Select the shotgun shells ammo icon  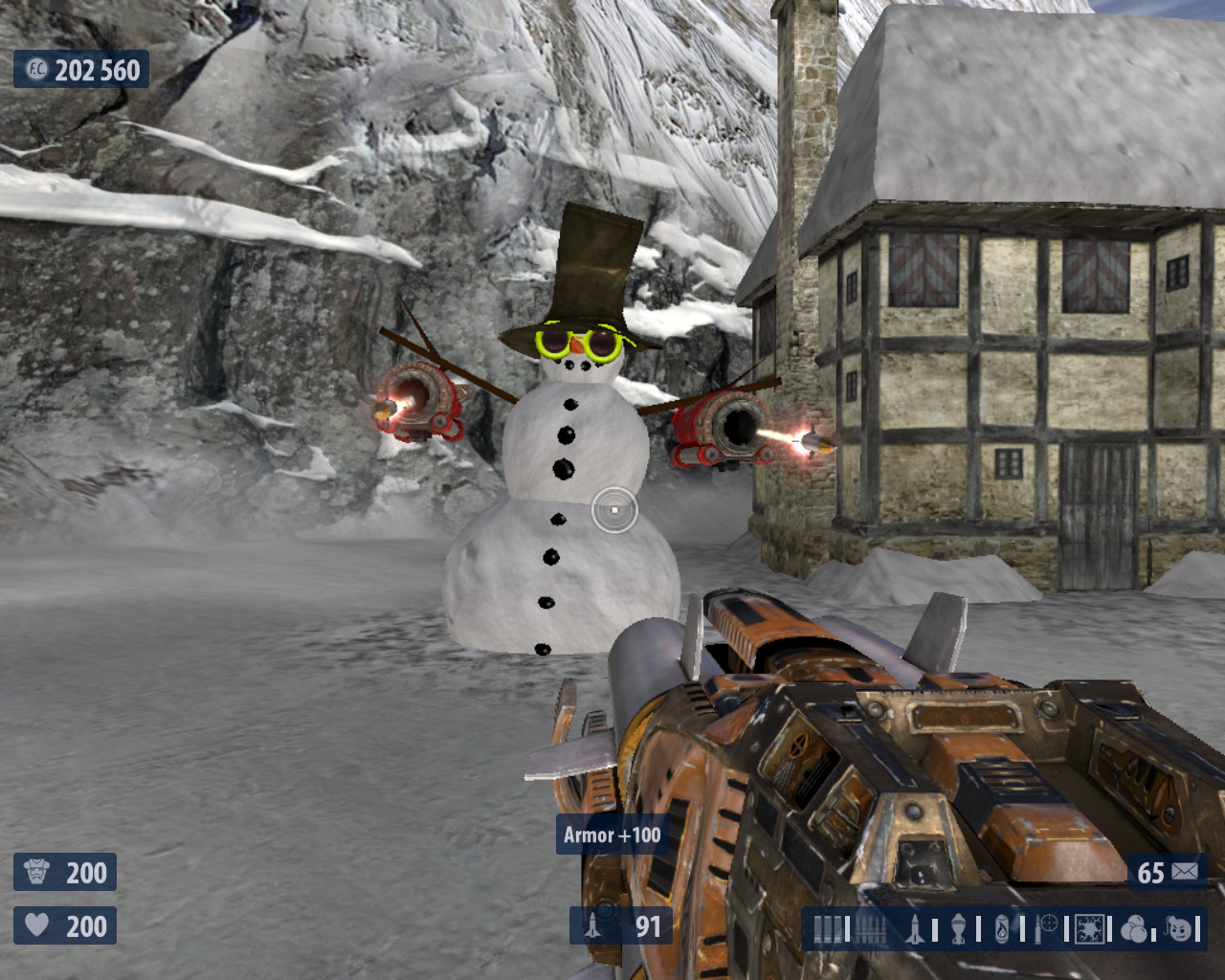pos(828,929)
